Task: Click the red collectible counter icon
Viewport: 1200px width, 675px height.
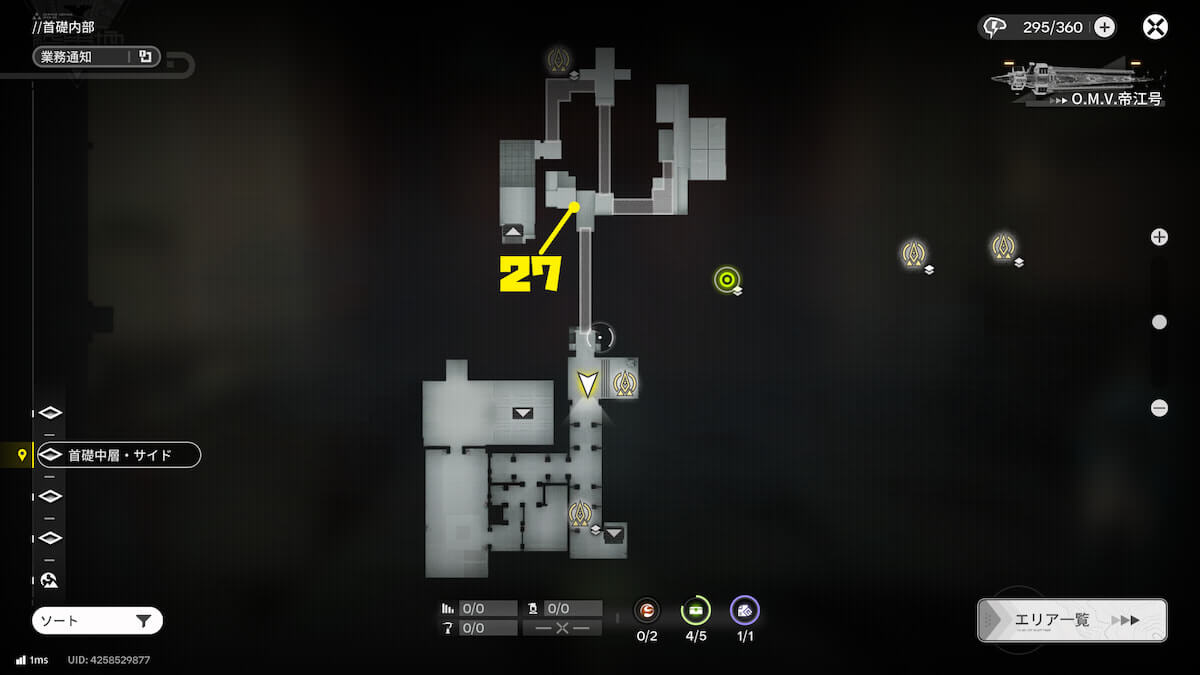Action: coord(647,609)
